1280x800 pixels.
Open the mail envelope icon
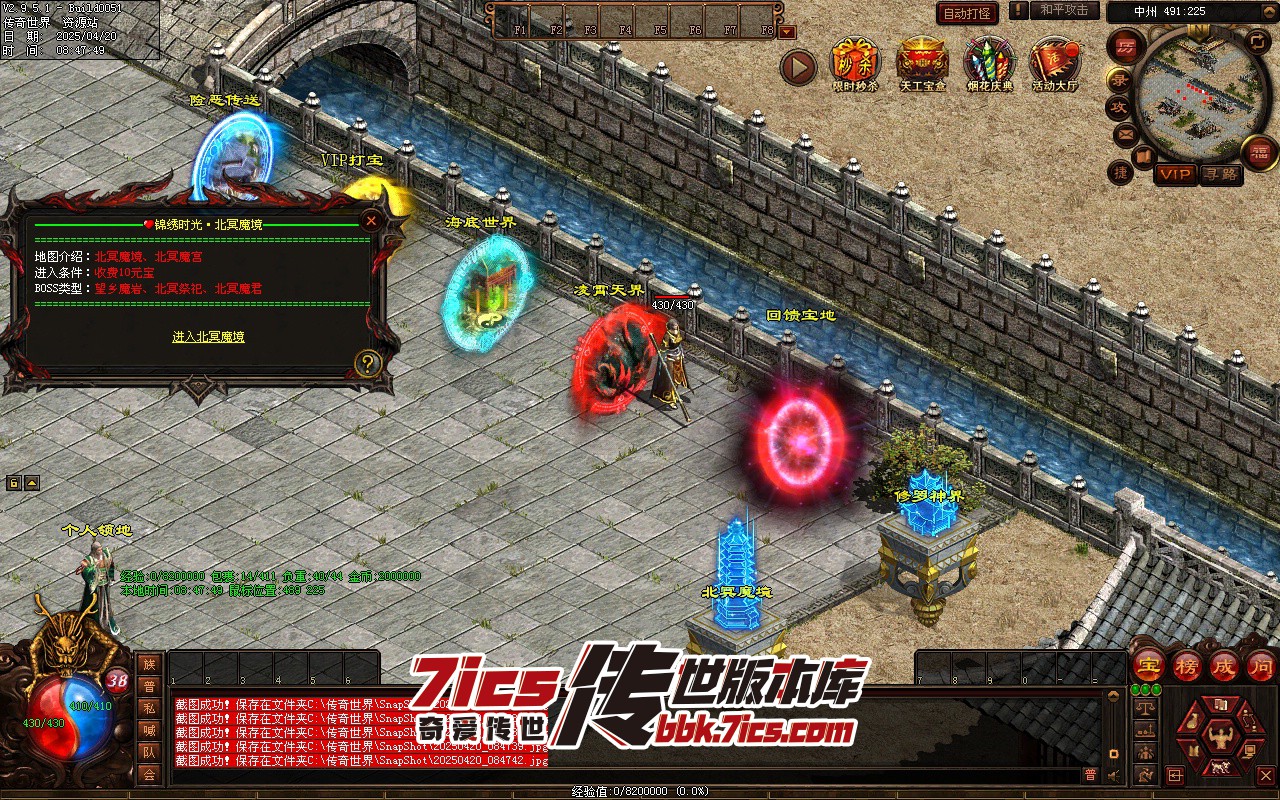click(x=1126, y=133)
